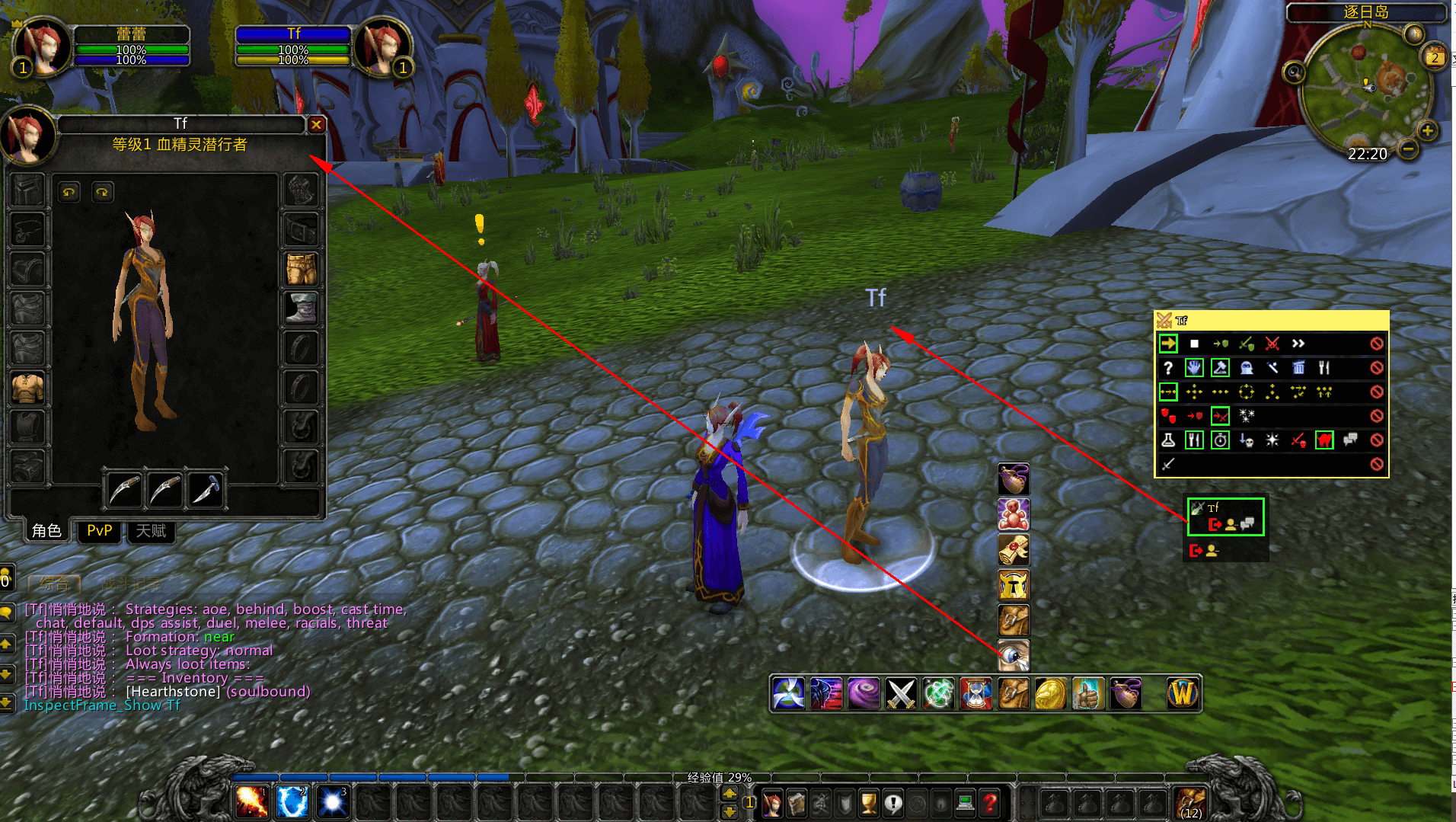Image resolution: width=1456 pixels, height=822 pixels.
Task: Click the equipped pants slot
Action: [301, 269]
